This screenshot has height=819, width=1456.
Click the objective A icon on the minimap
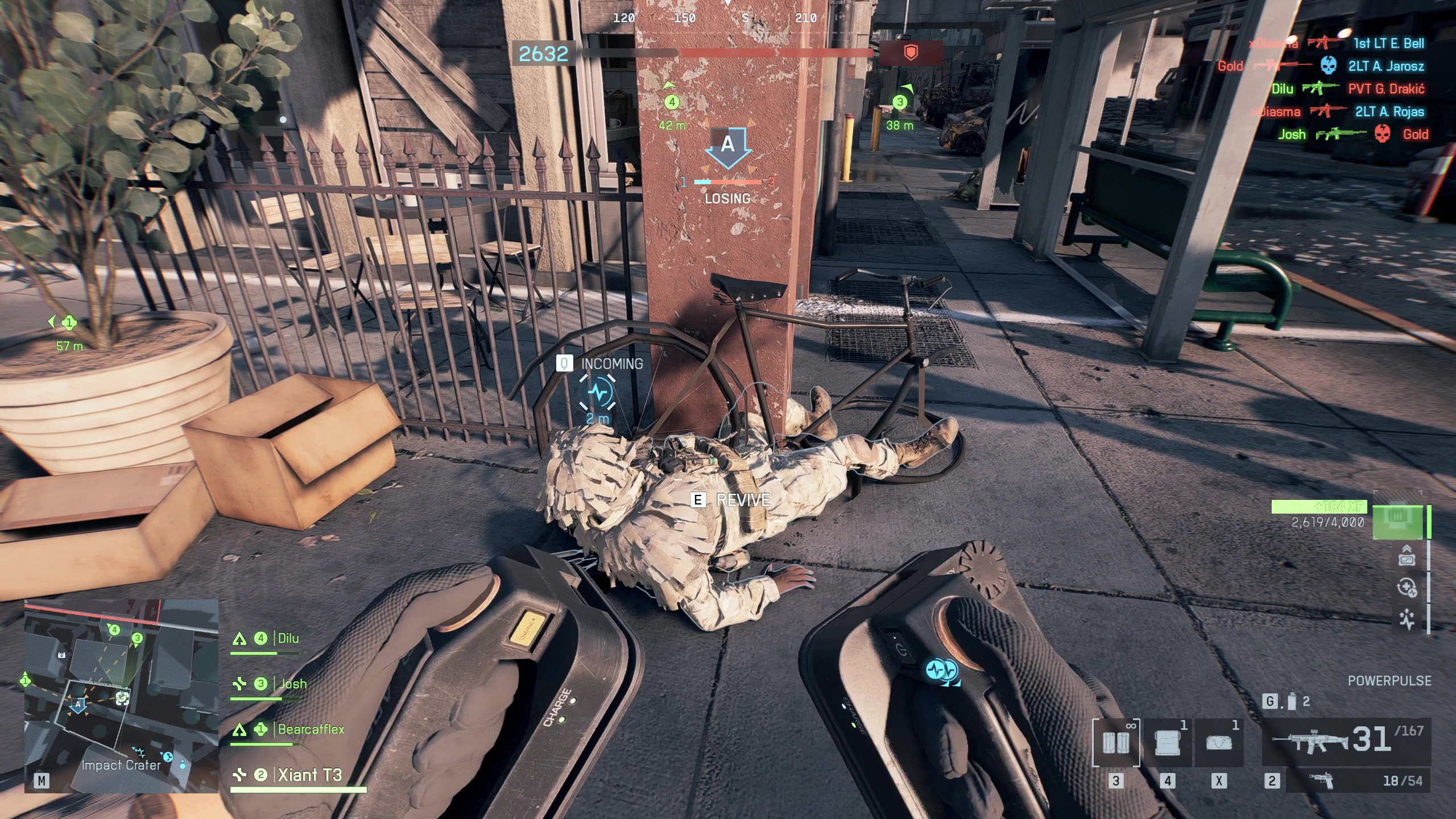click(x=78, y=706)
